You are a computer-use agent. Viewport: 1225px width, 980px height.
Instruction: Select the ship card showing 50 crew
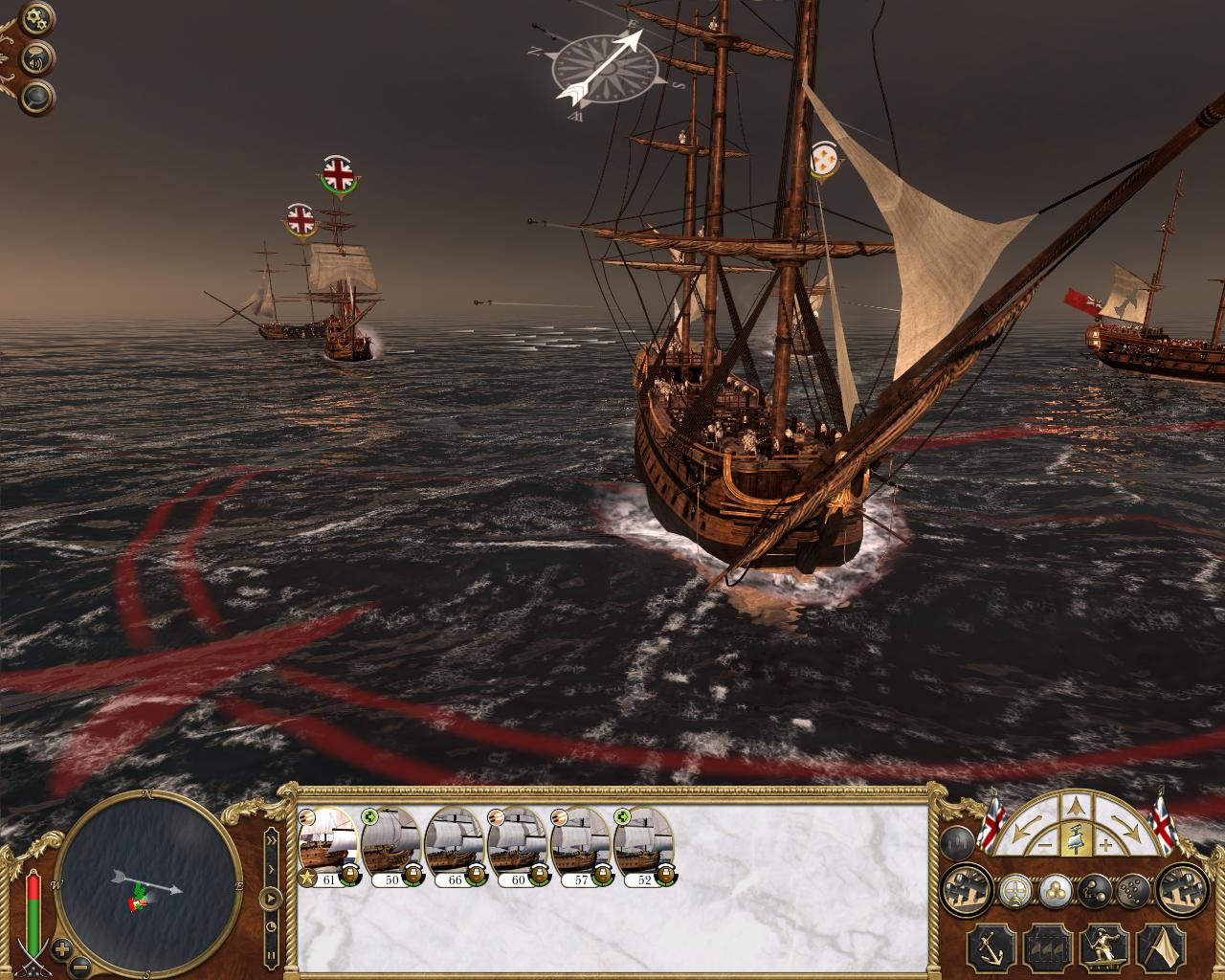tap(391, 849)
